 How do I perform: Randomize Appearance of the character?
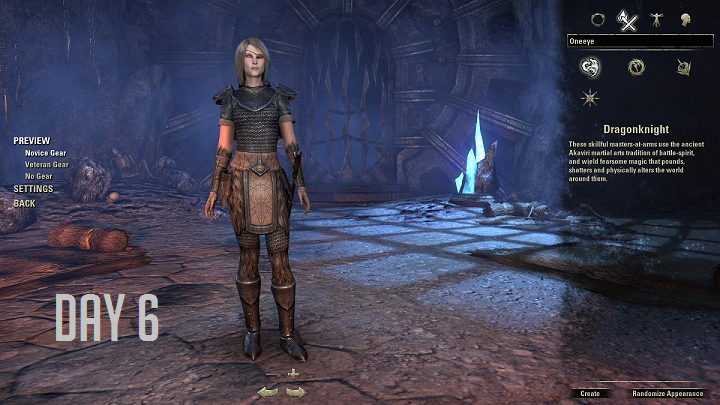click(667, 393)
